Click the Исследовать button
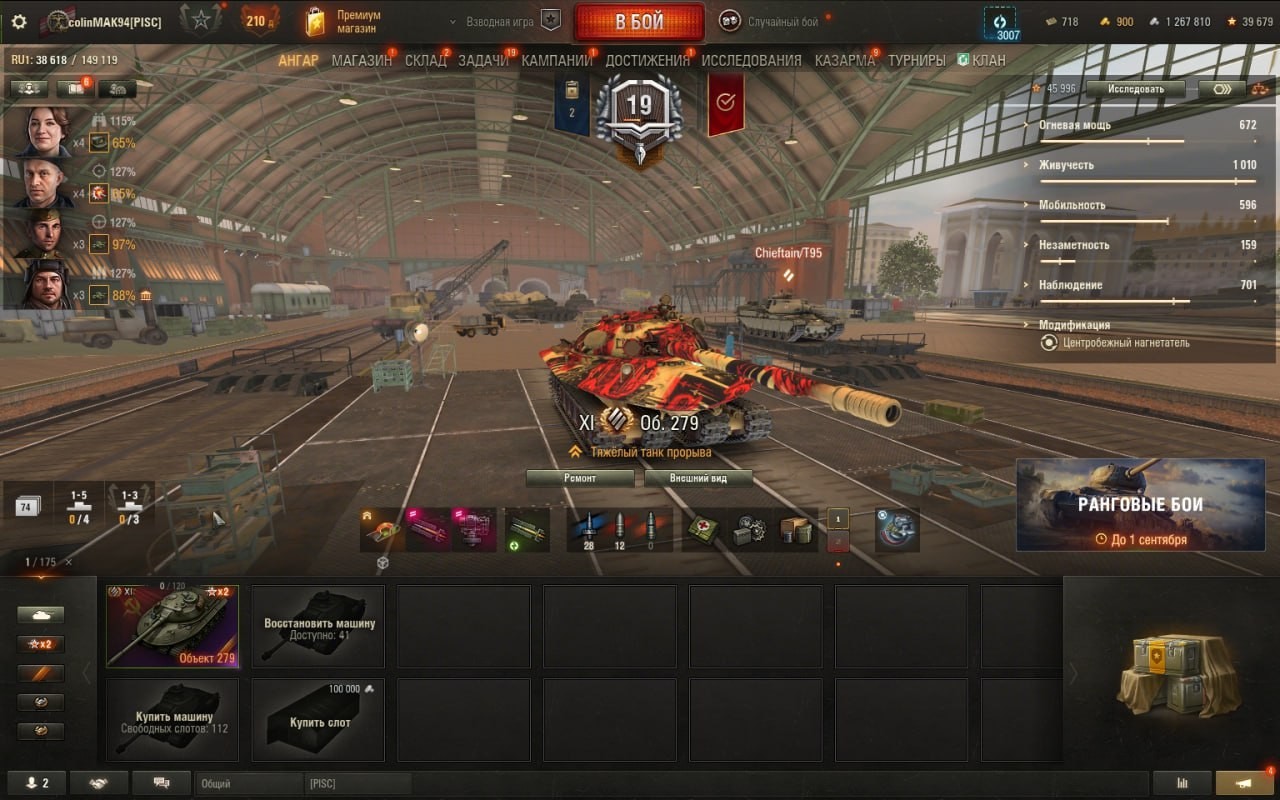This screenshot has width=1280, height=800. click(1135, 89)
